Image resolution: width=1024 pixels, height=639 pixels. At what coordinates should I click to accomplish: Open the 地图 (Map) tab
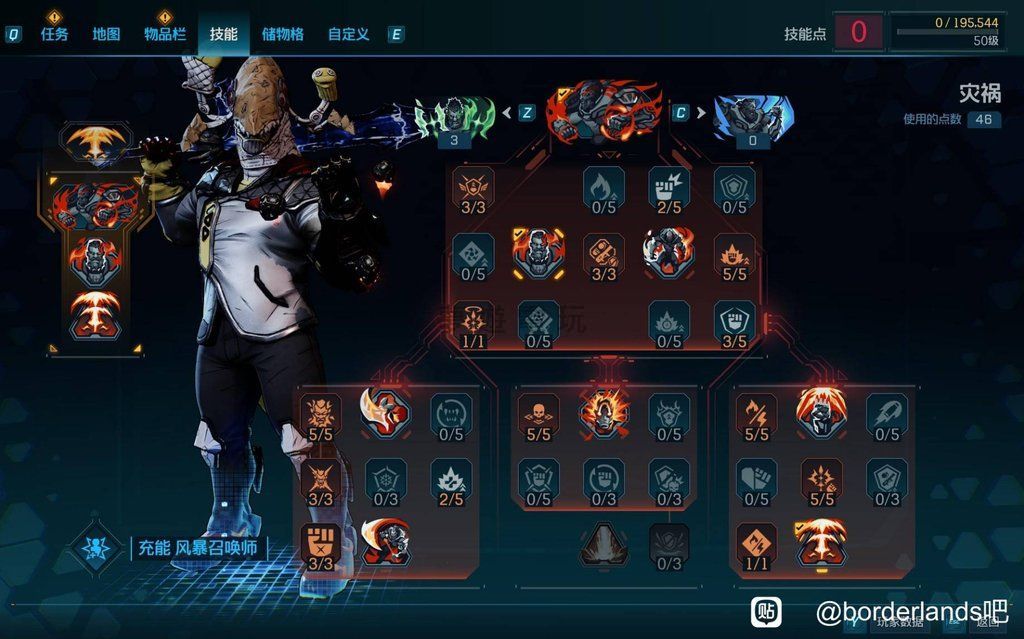pyautogui.click(x=106, y=34)
